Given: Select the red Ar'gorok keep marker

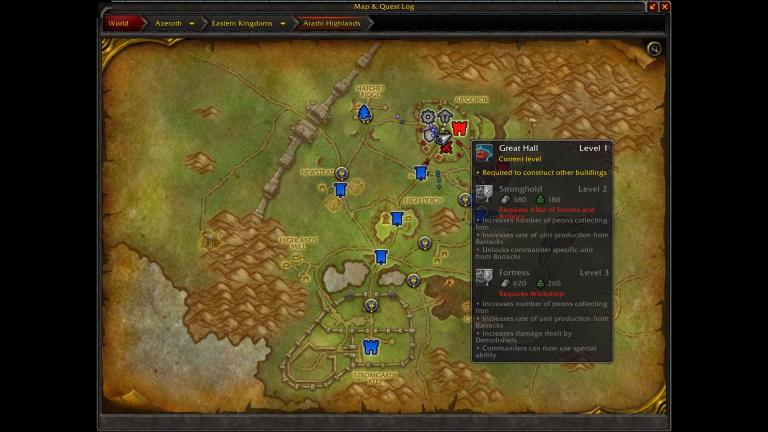Looking at the screenshot, I should [x=459, y=128].
